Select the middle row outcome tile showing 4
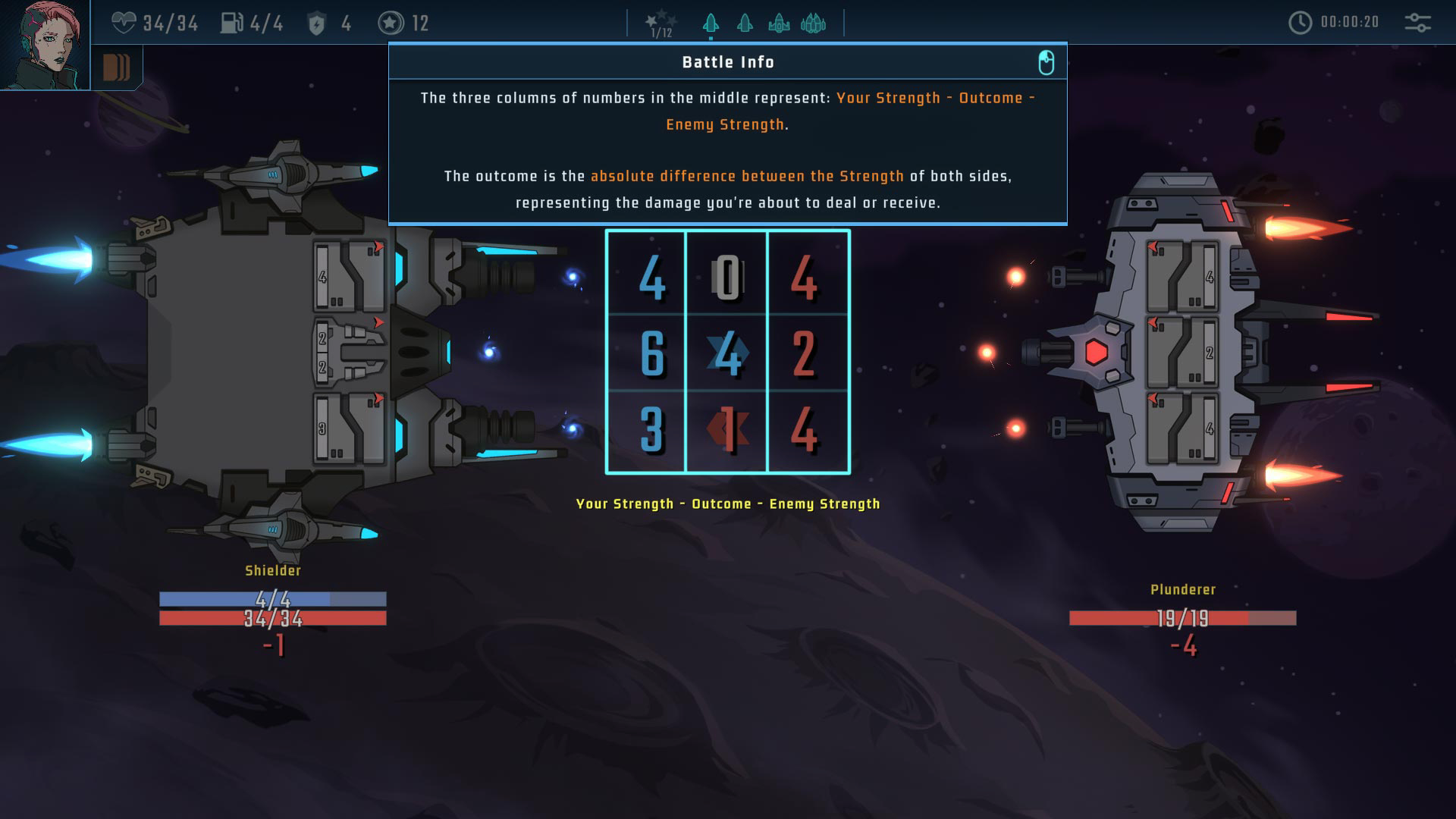 (x=727, y=353)
